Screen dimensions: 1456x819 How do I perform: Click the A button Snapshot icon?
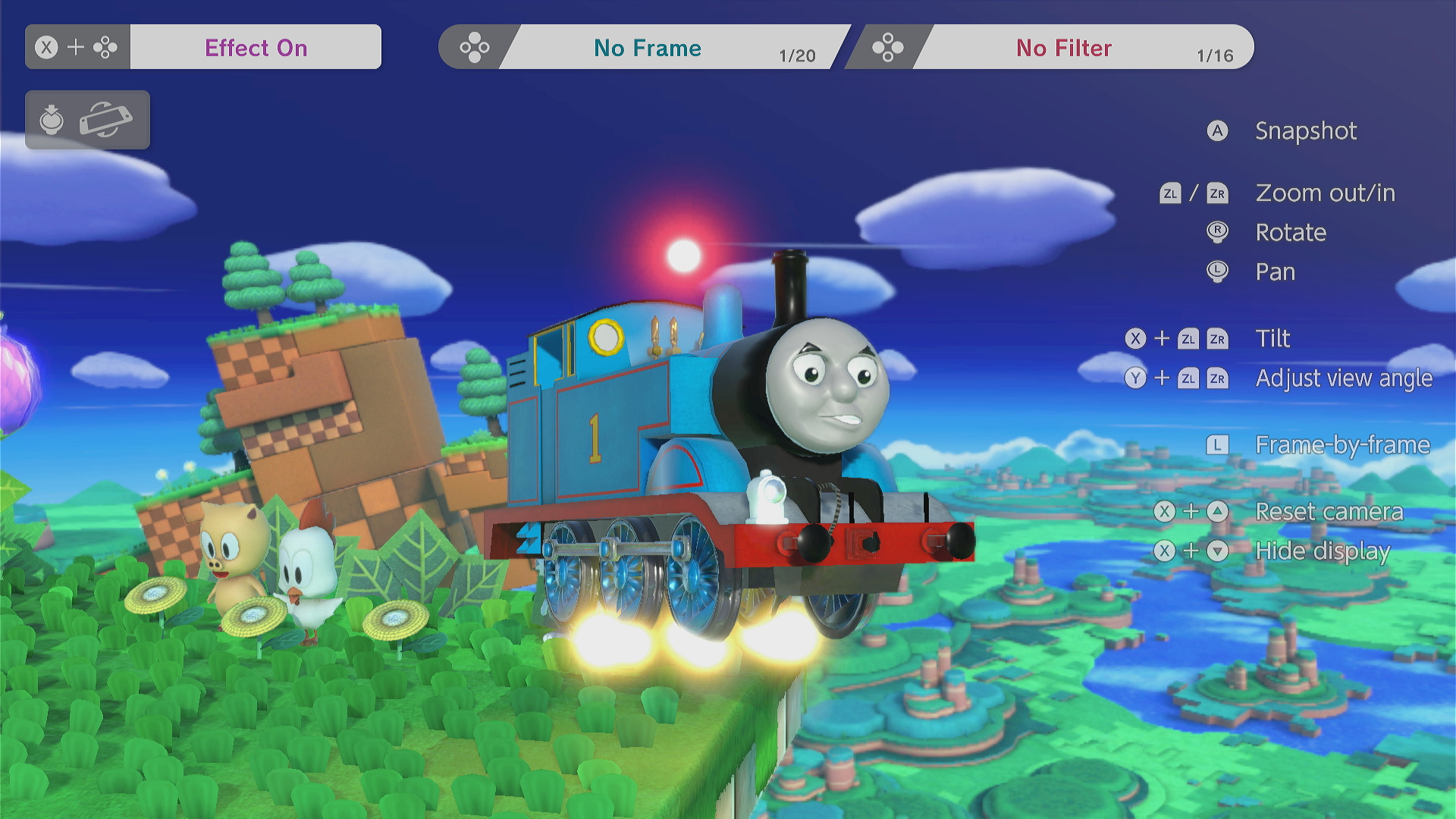tap(1217, 130)
